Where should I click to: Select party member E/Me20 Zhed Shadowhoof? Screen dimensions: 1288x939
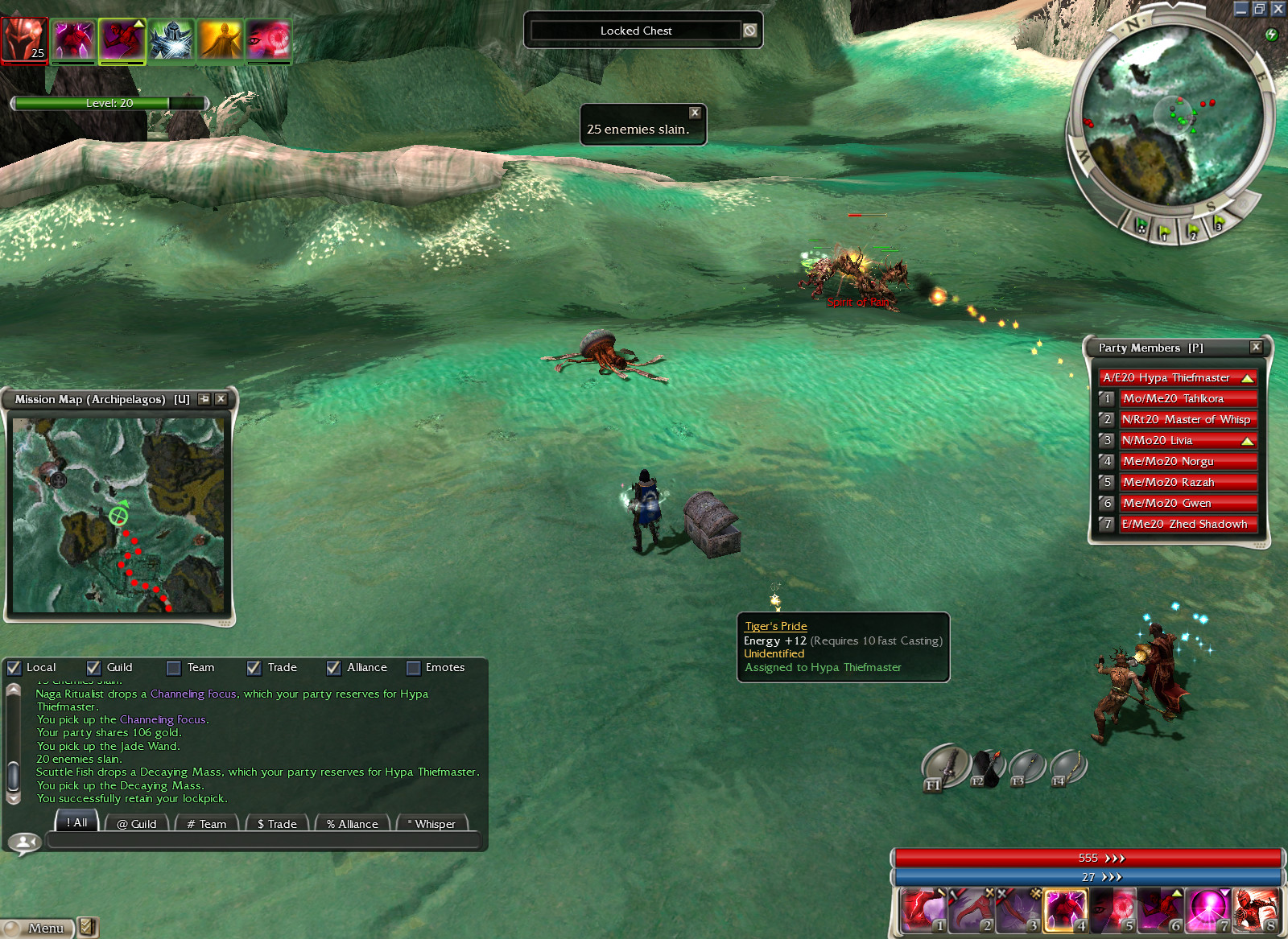(1187, 524)
